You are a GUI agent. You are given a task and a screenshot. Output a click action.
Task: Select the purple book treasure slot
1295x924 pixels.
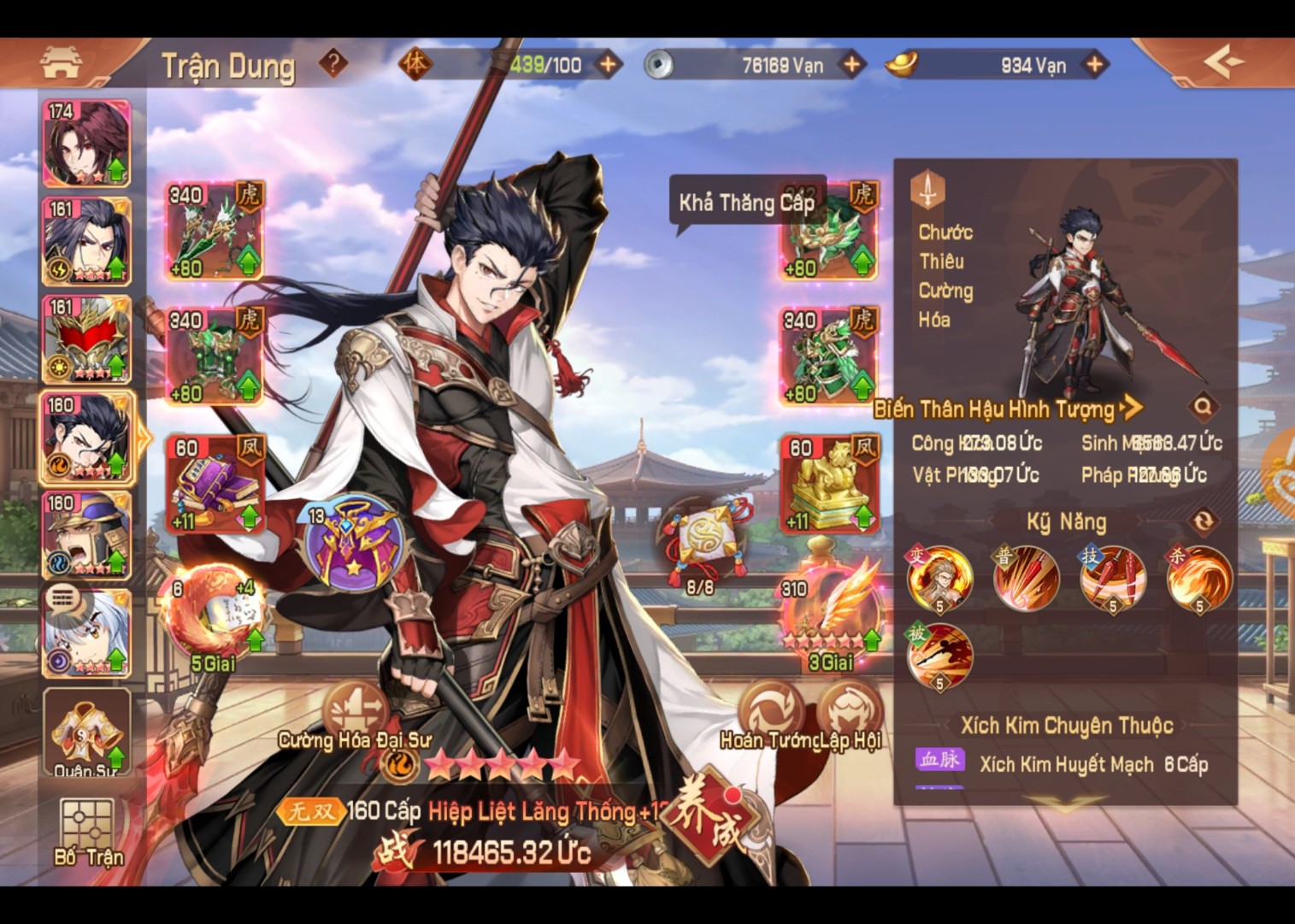tap(215, 484)
